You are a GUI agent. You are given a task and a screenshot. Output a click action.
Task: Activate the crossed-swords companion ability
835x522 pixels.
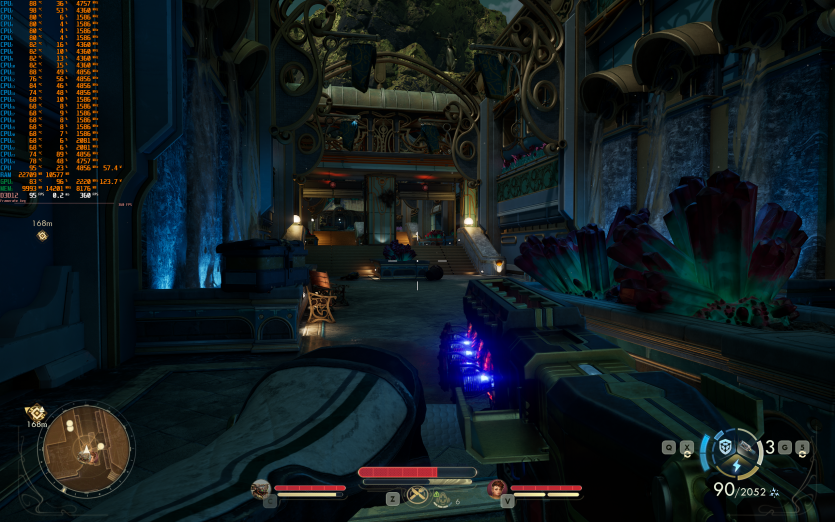417,496
